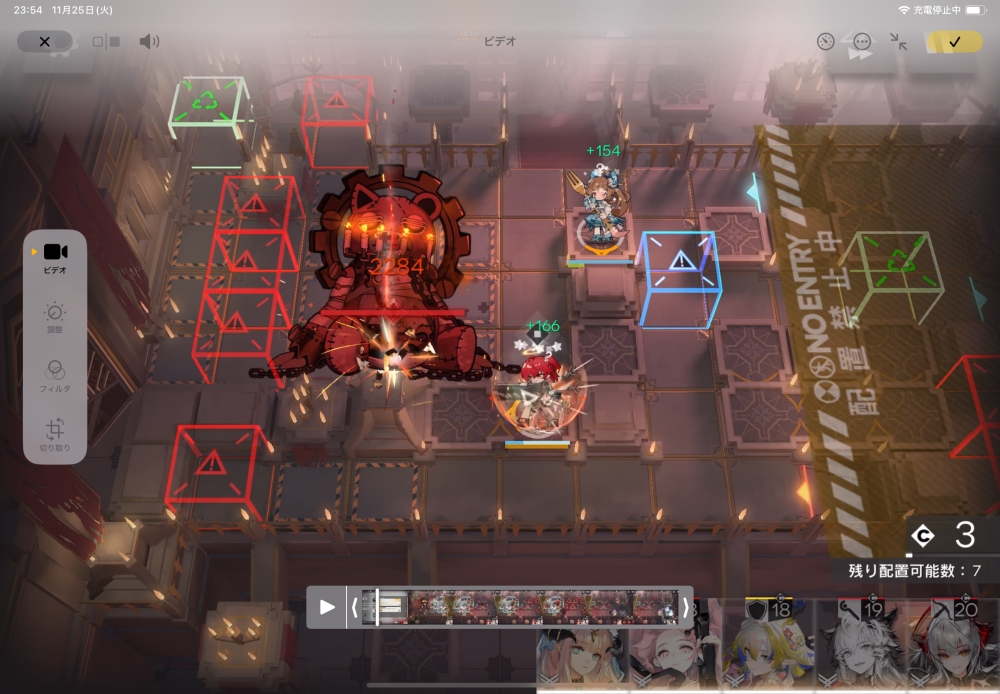Viewport: 1000px width, 694px height.
Task: Click the right trim handle of the timeline
Action: click(x=685, y=607)
